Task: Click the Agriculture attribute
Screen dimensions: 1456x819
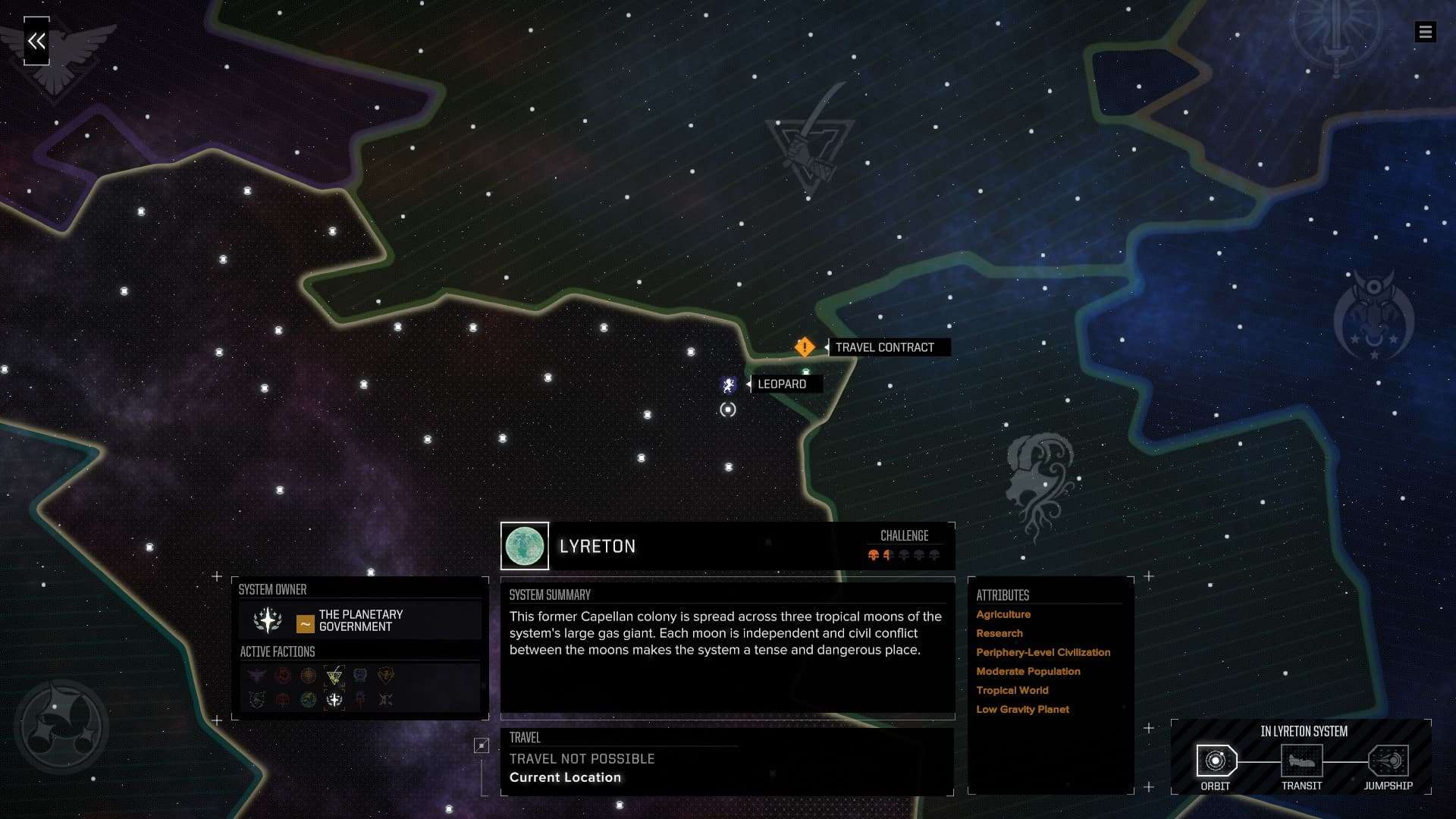Action: [x=1003, y=614]
